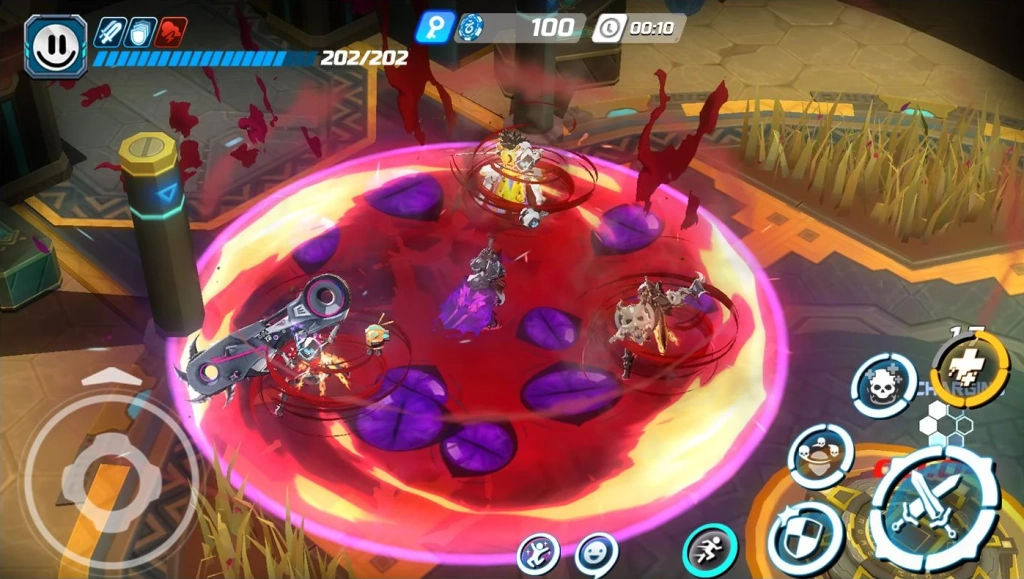Activate the checkered shield skill
The image size is (1024, 579).
806,535
